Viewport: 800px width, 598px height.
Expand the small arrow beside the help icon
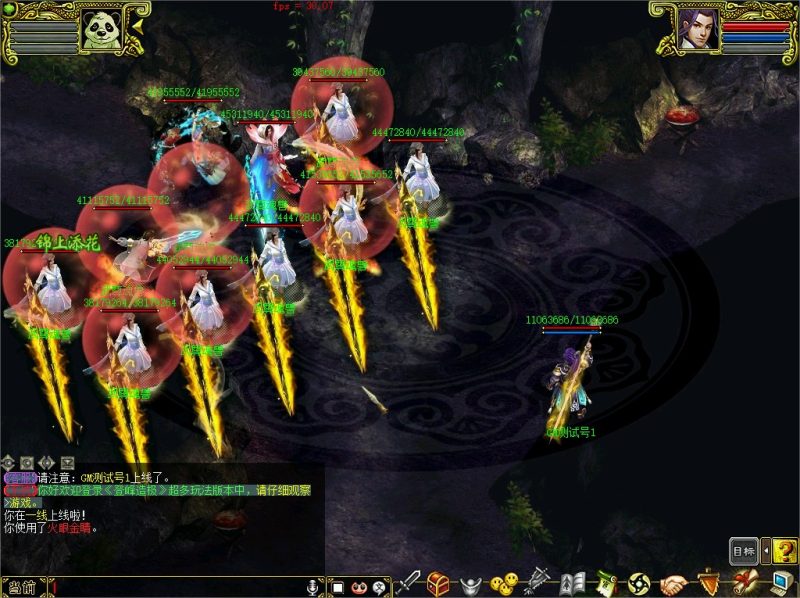tap(765, 550)
